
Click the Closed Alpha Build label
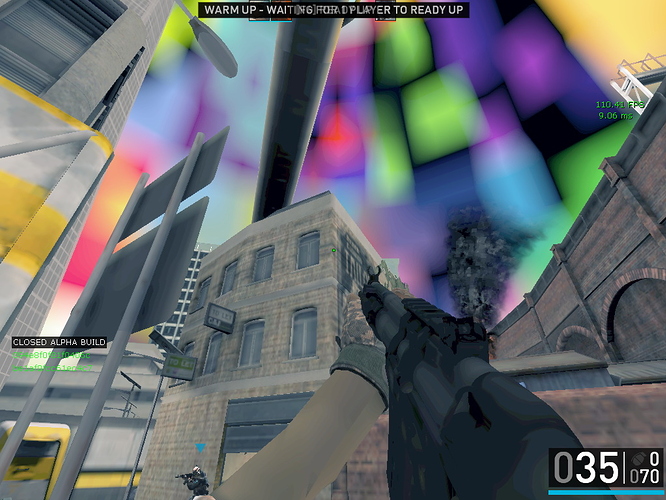pyautogui.click(x=59, y=342)
